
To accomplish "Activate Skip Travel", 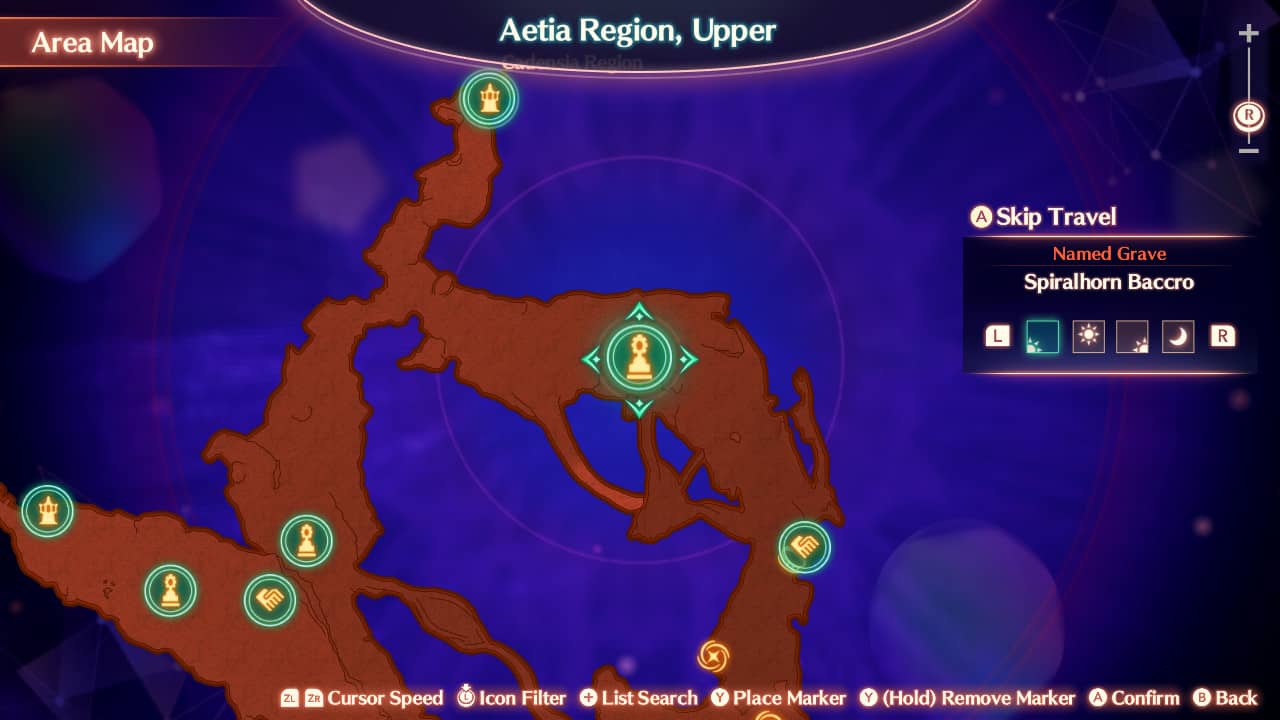I will [x=1043, y=217].
